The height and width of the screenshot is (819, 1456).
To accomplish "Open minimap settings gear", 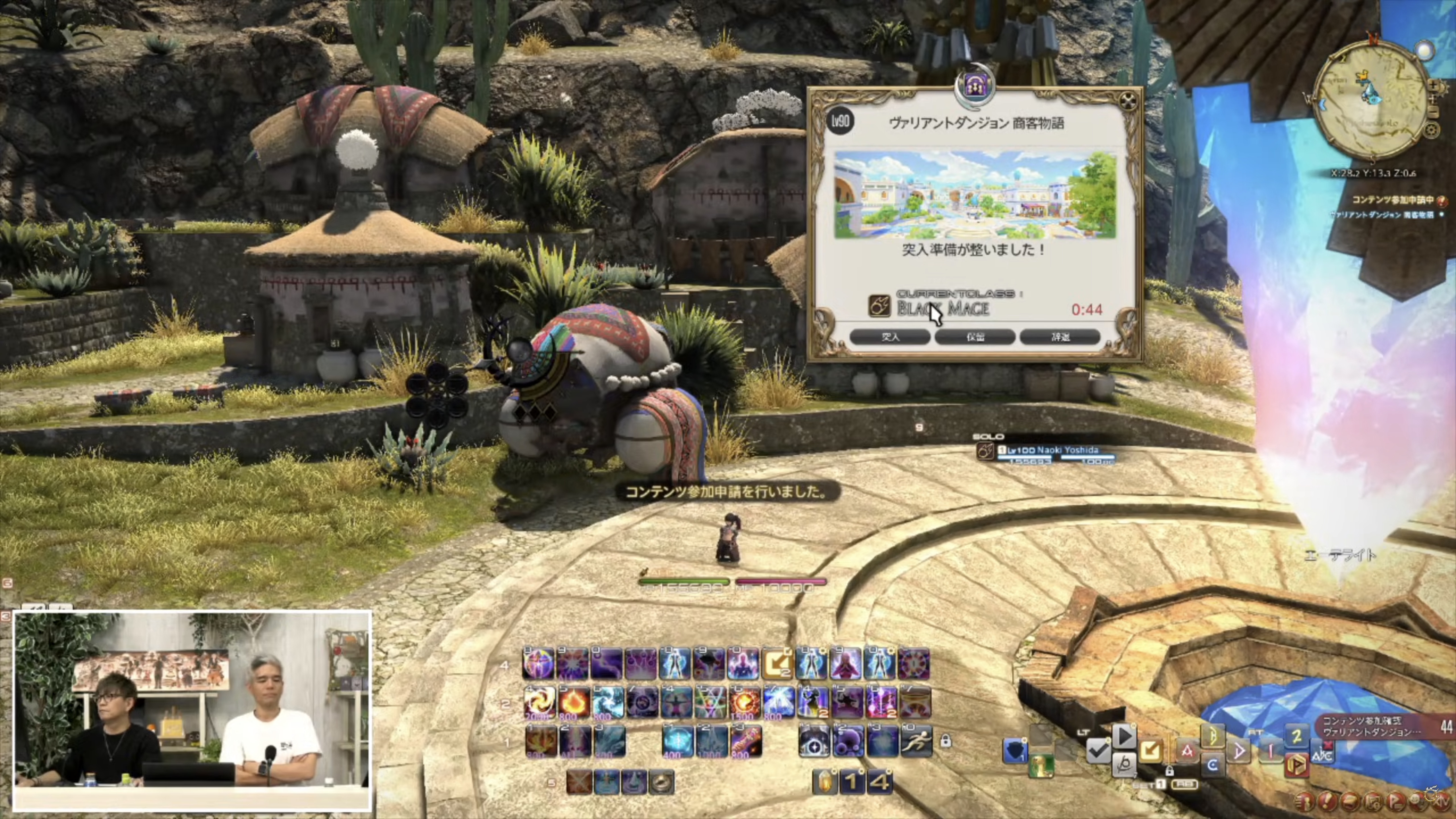I will click(1432, 131).
